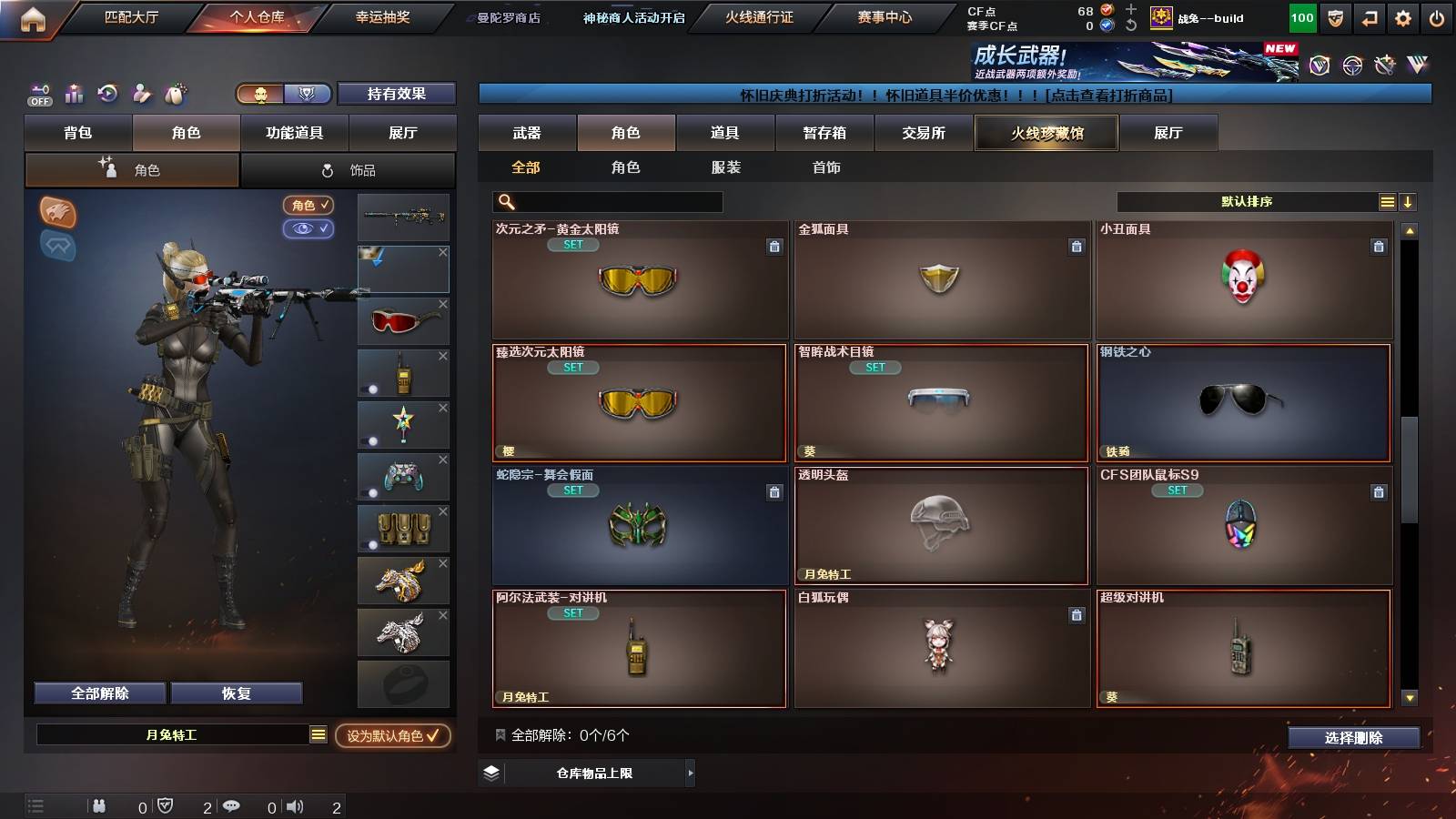Open the game Settings gear icon
The image size is (1456, 819).
(1402, 17)
